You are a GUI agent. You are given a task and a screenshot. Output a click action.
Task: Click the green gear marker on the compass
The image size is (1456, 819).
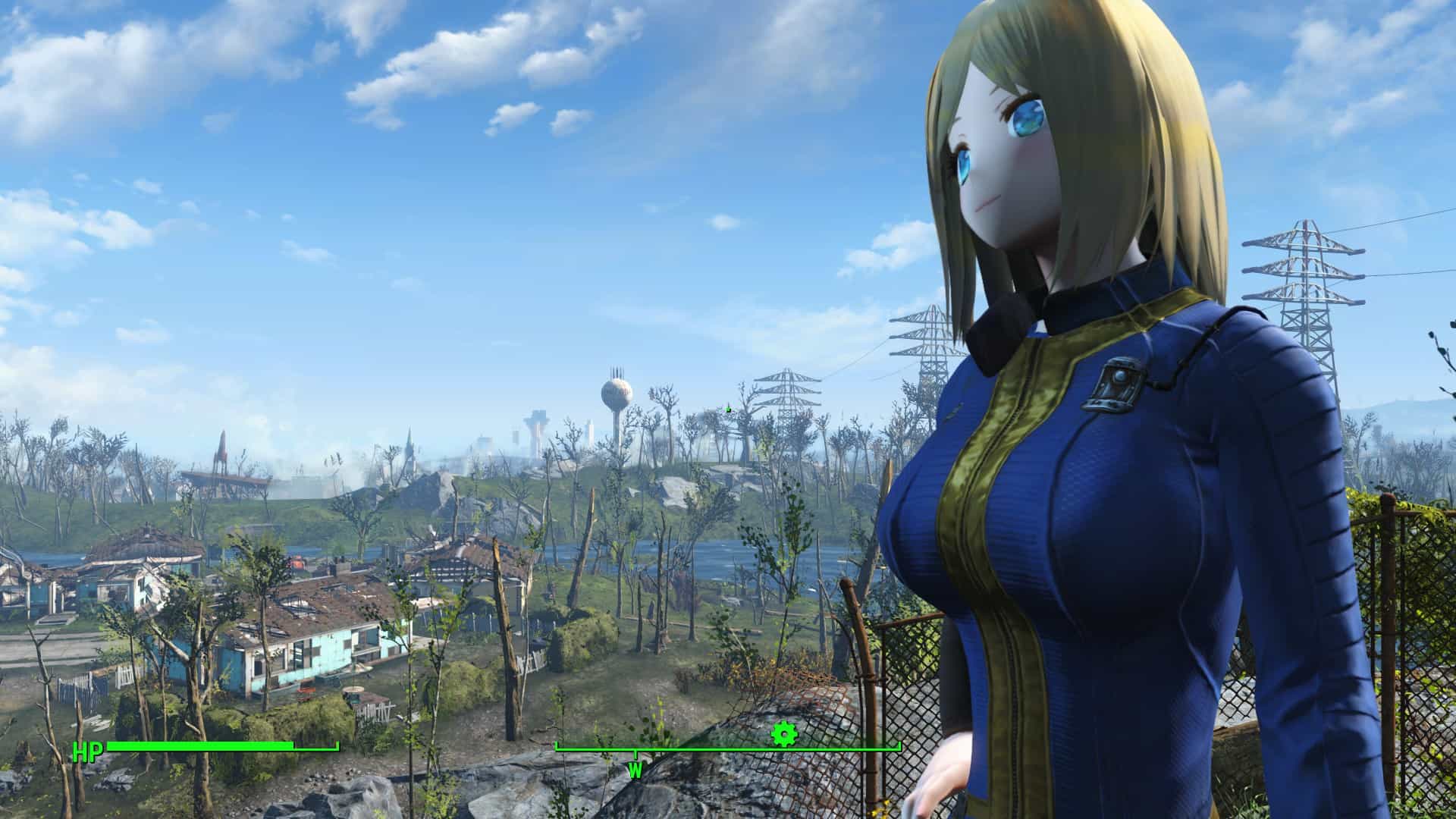(783, 734)
